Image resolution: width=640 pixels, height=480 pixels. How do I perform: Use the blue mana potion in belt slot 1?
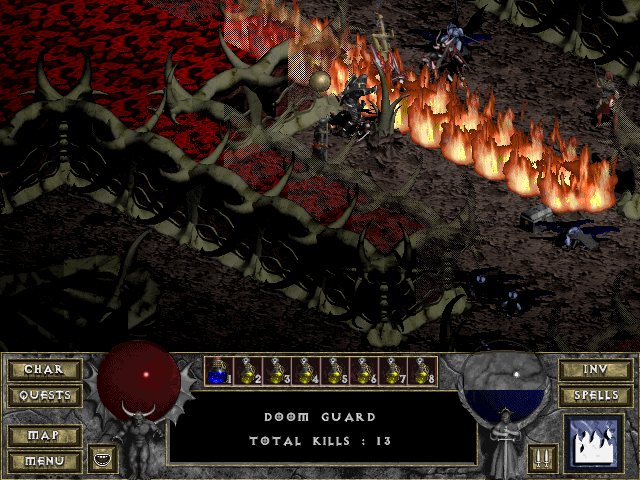click(x=218, y=371)
